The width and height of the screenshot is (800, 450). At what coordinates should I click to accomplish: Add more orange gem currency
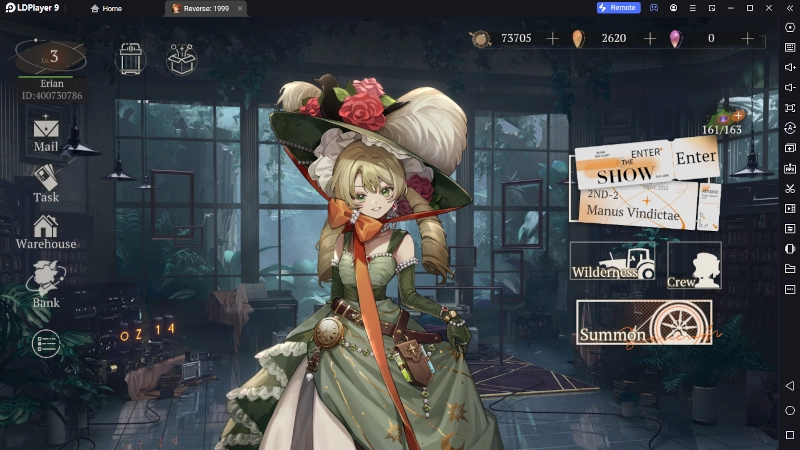pos(650,38)
